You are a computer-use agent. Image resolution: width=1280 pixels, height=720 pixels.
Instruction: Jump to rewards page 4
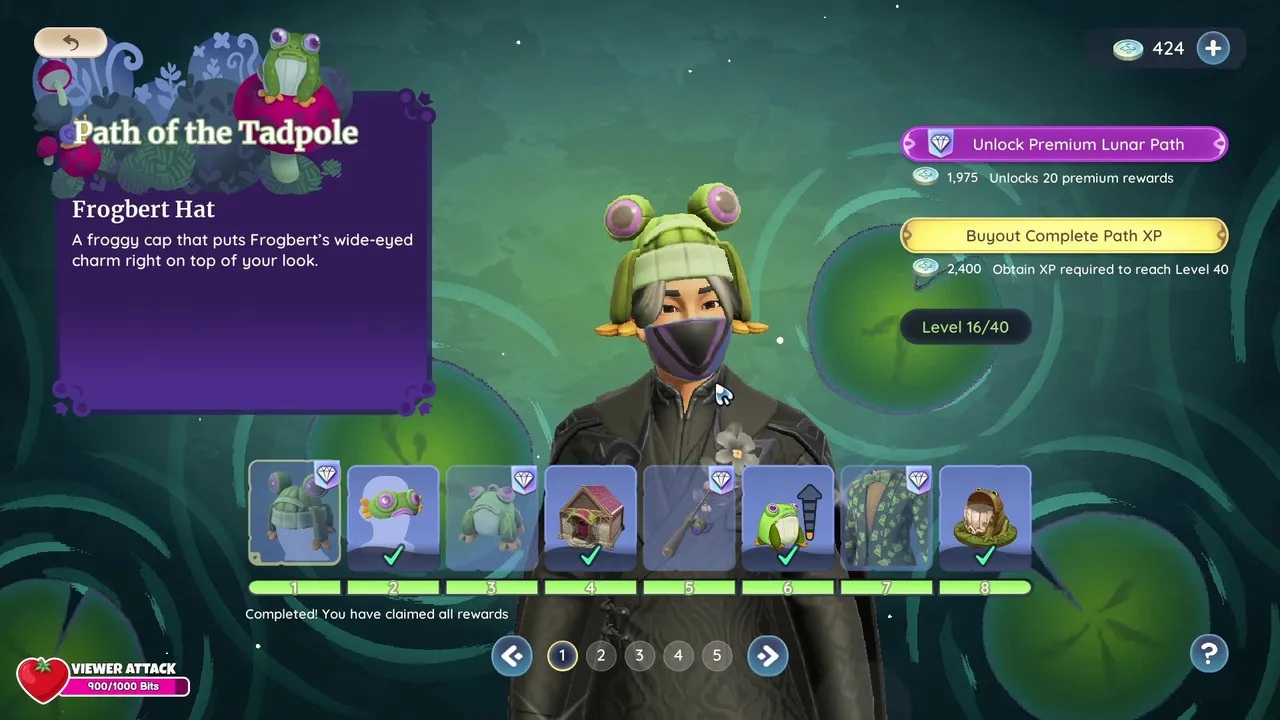point(678,656)
